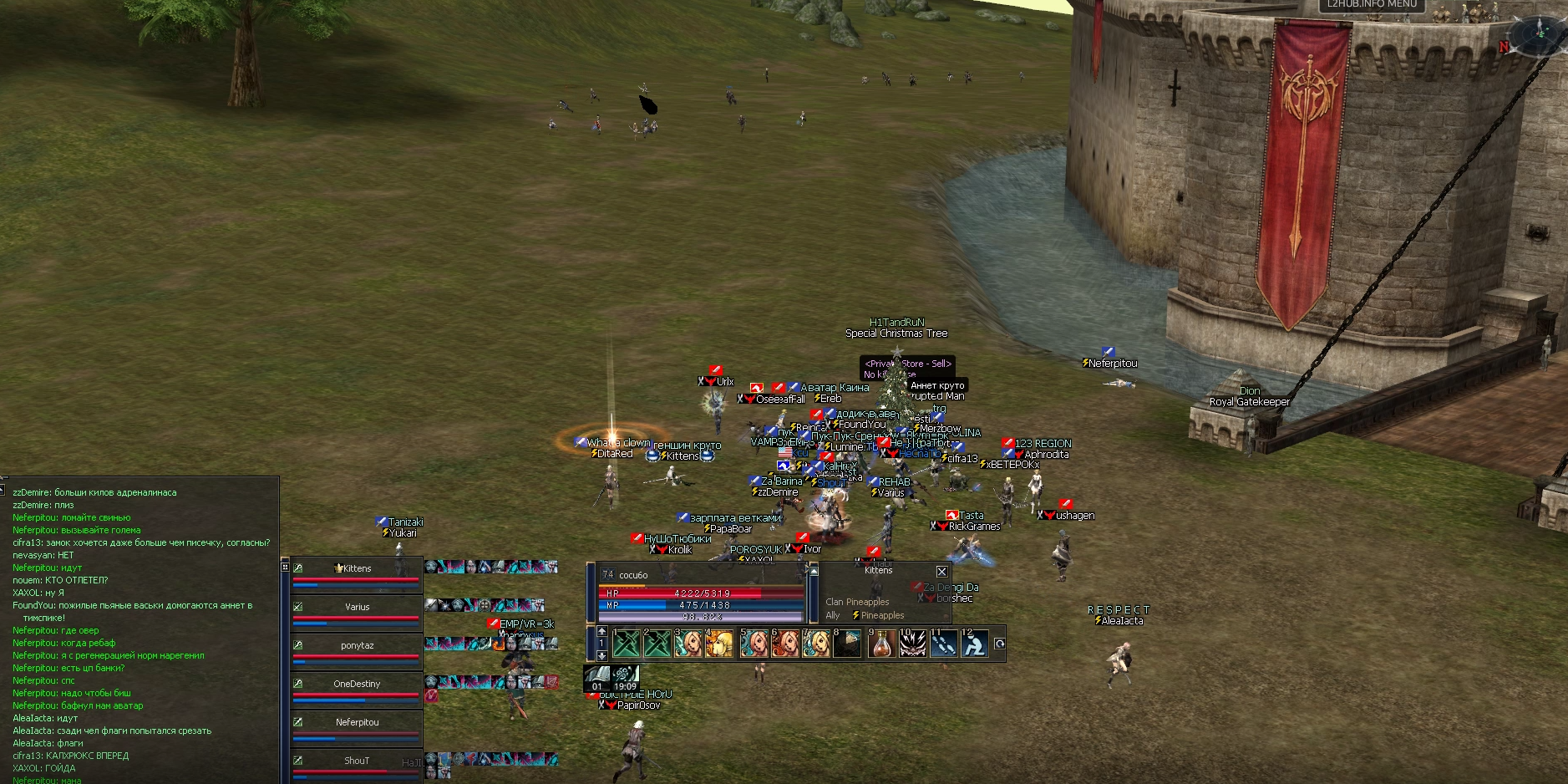Select party member OneDestiny

(x=357, y=685)
